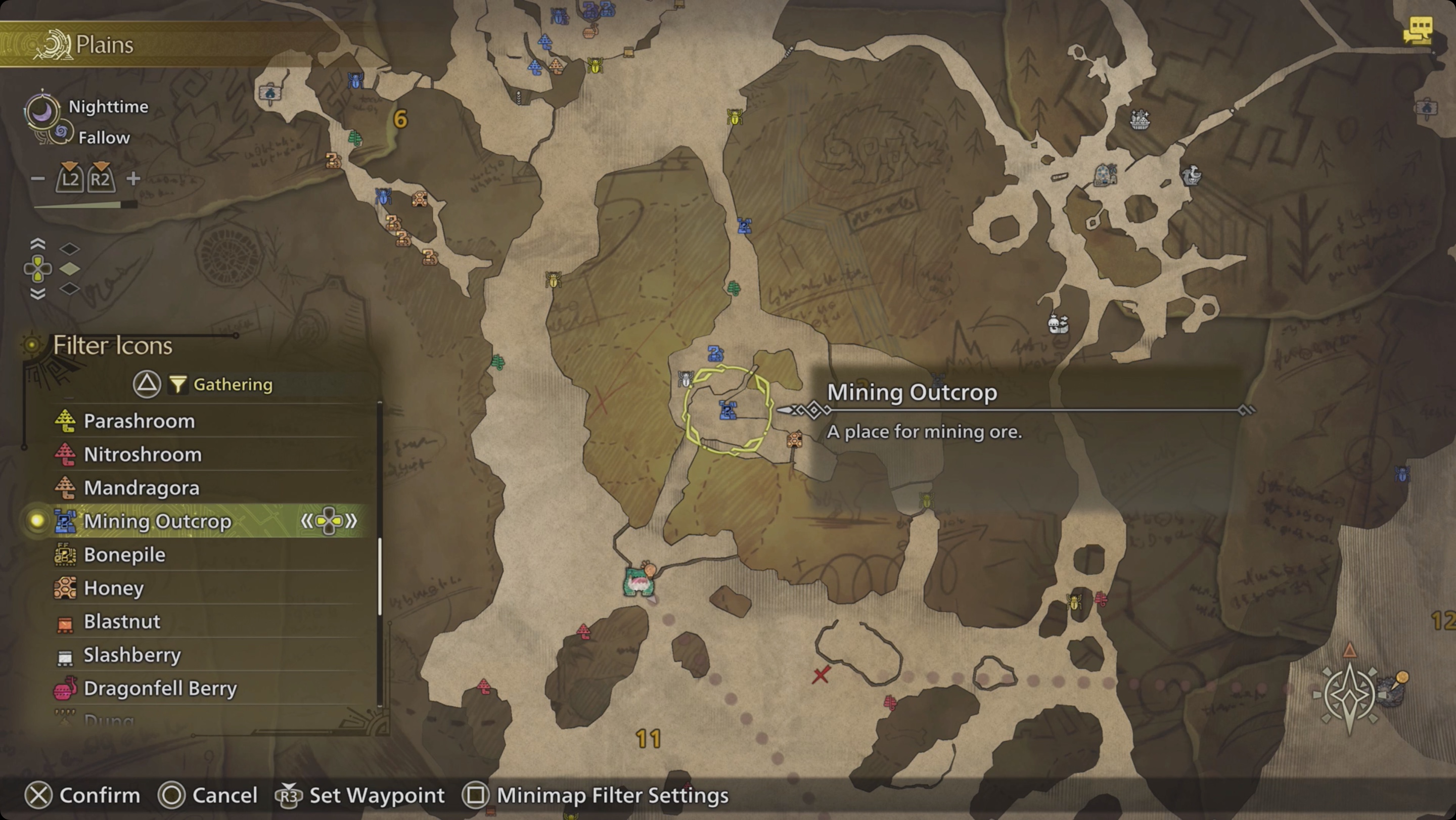Click the Set Waypoint option
Viewport: 1456px width, 820px height.
pyautogui.click(x=359, y=795)
